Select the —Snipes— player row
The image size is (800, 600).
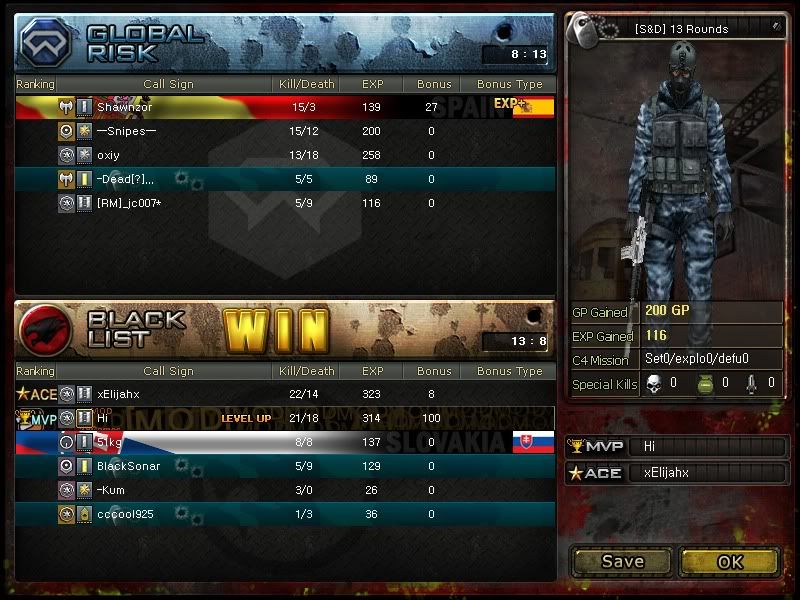coord(285,131)
